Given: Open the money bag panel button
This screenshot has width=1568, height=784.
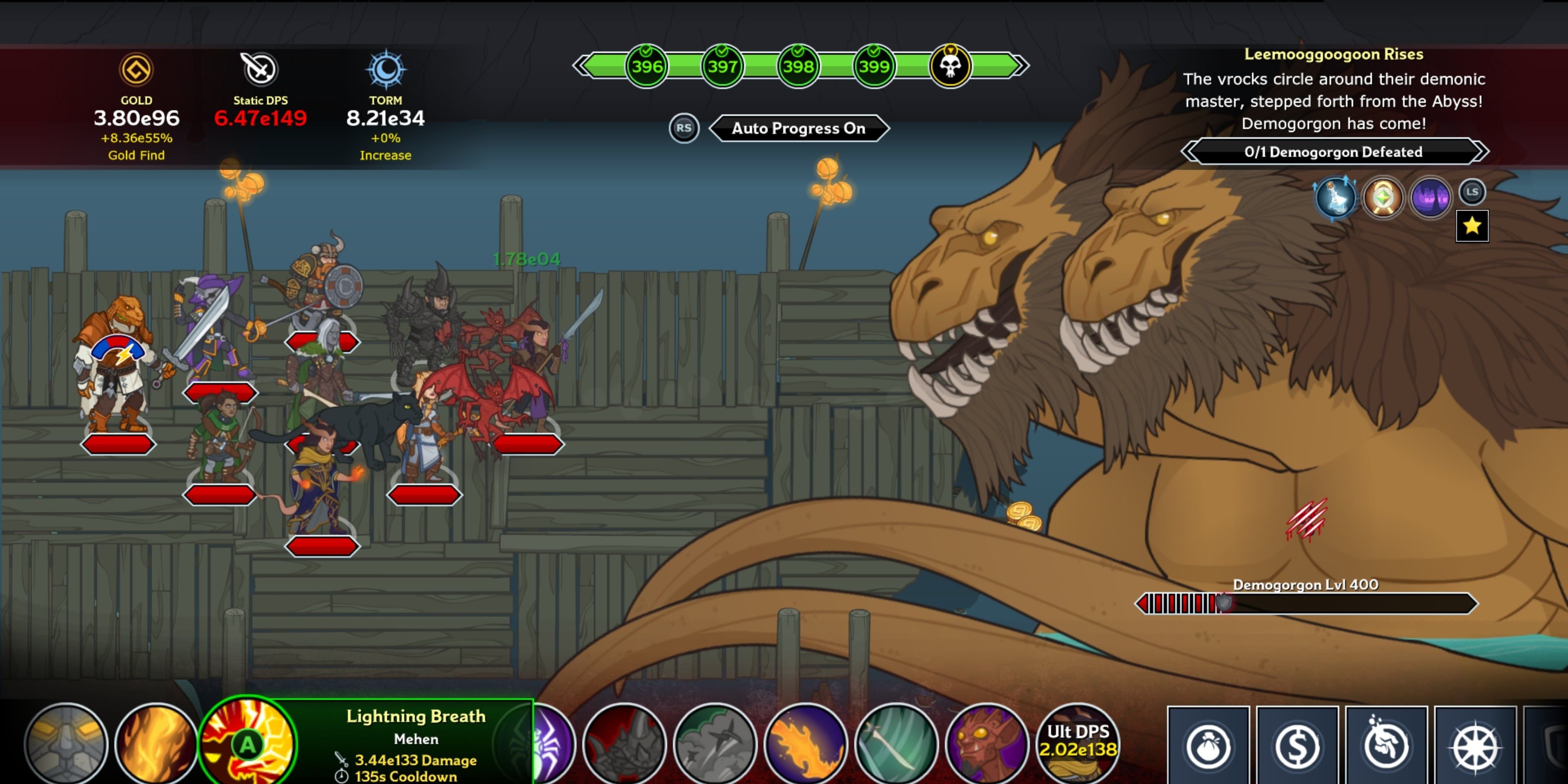Looking at the screenshot, I should point(1208,746).
